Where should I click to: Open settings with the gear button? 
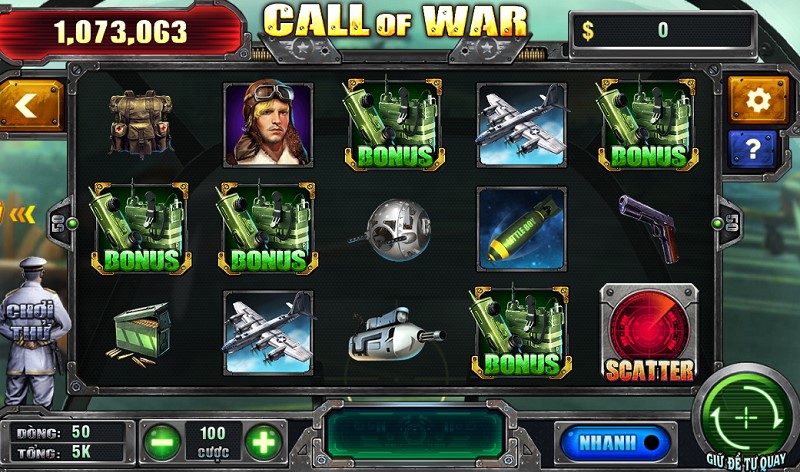tap(758, 99)
